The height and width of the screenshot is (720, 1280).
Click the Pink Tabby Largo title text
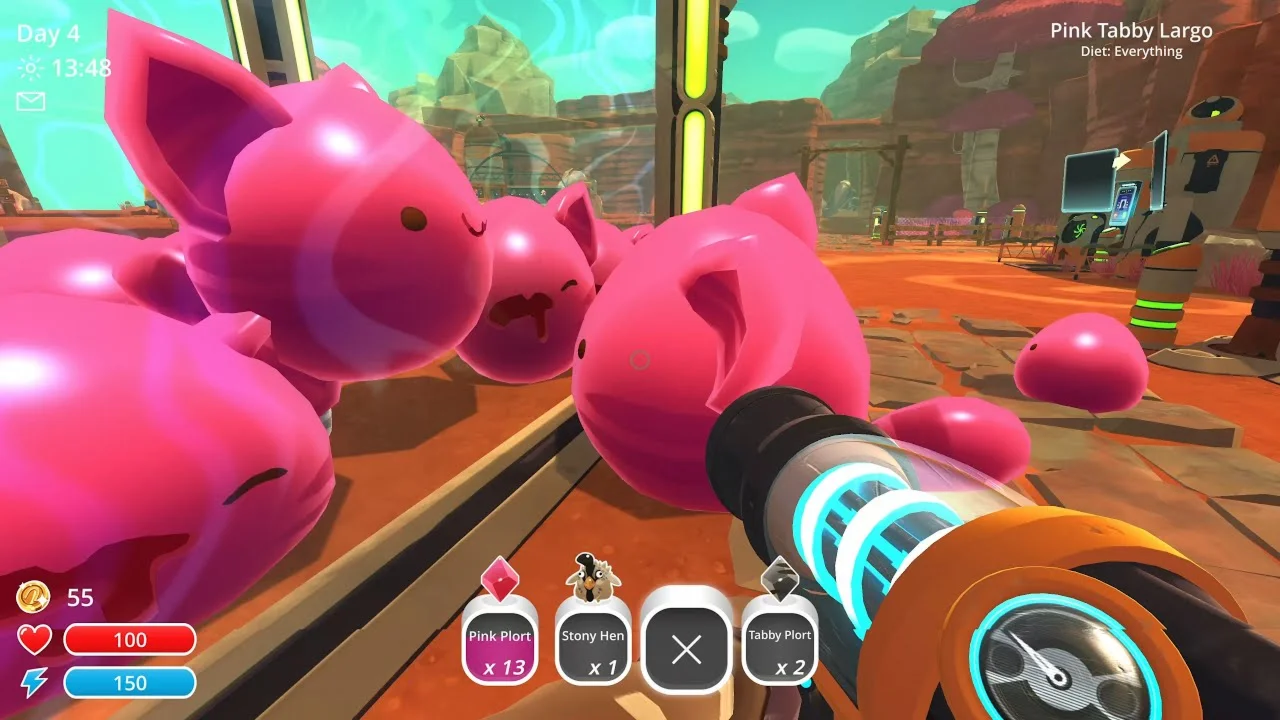point(1131,30)
